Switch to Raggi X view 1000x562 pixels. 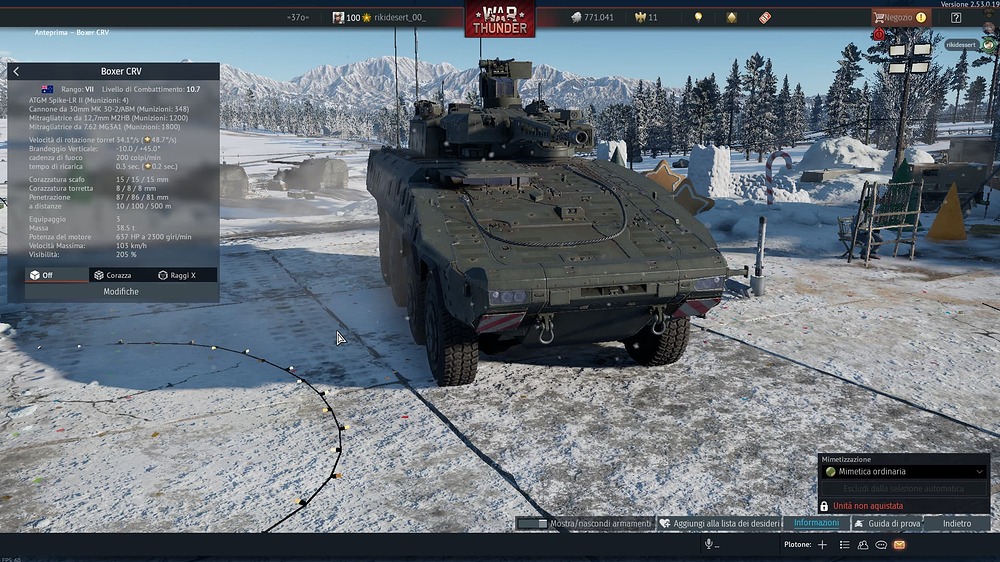(x=177, y=275)
